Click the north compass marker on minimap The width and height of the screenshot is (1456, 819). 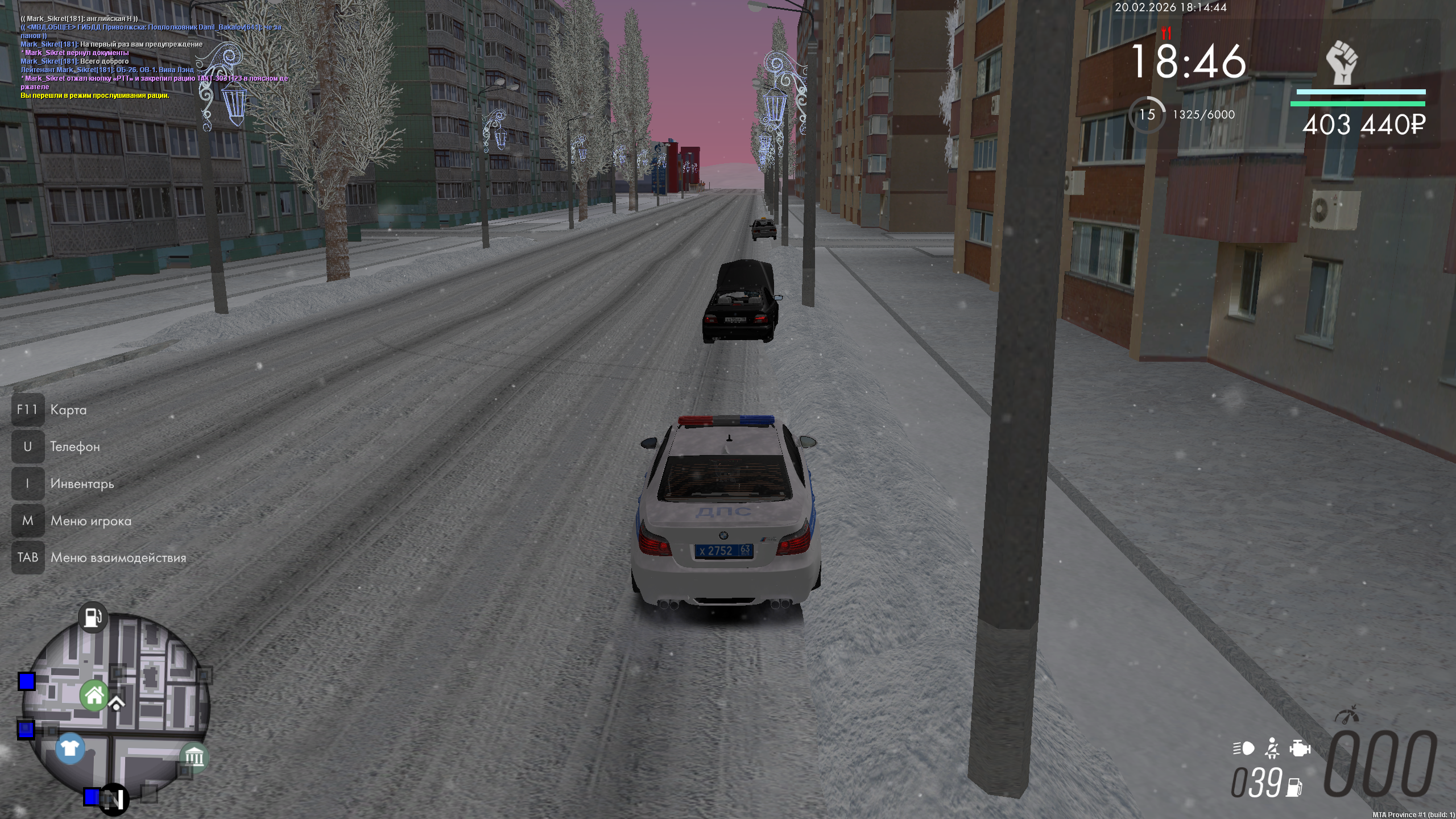pyautogui.click(x=113, y=800)
